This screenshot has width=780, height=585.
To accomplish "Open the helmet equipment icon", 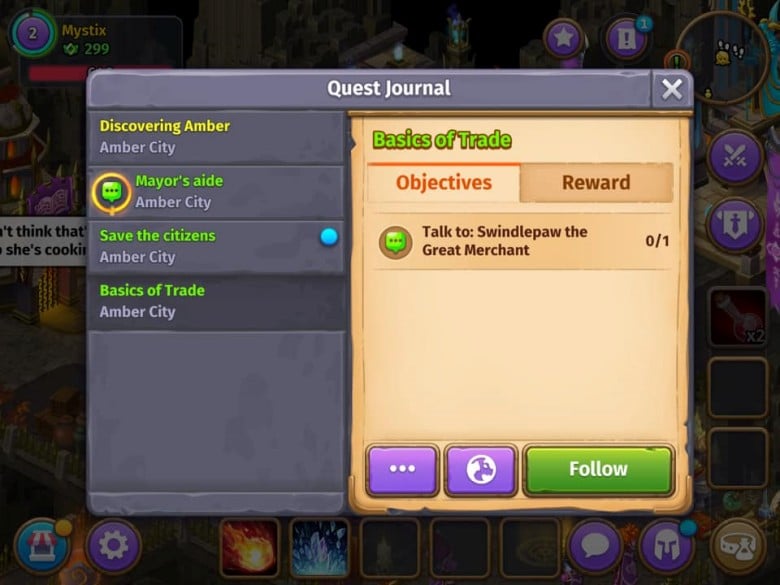I will (667, 546).
